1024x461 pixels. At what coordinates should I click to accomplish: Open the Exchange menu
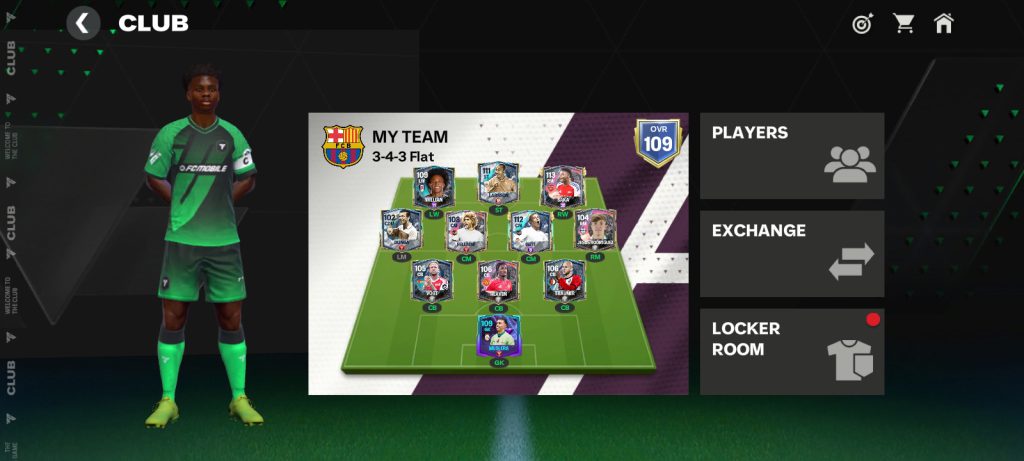[x=791, y=254]
